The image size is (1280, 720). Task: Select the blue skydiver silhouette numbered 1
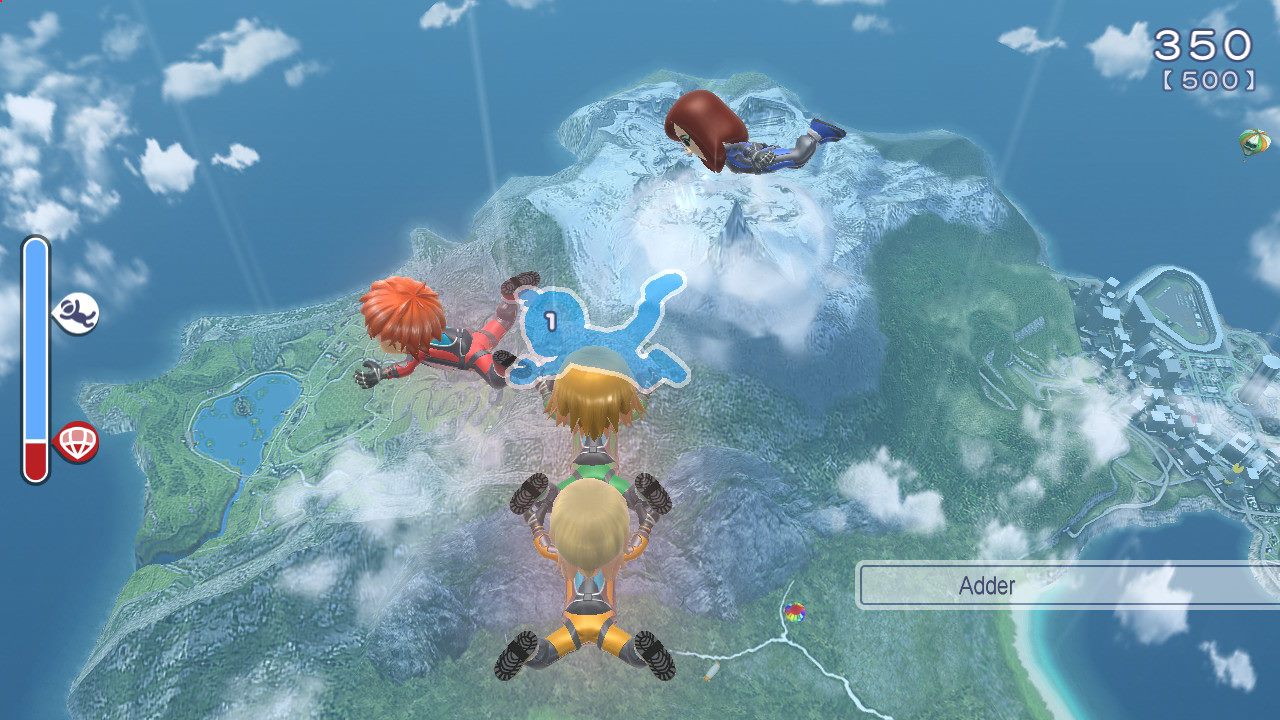(x=600, y=325)
